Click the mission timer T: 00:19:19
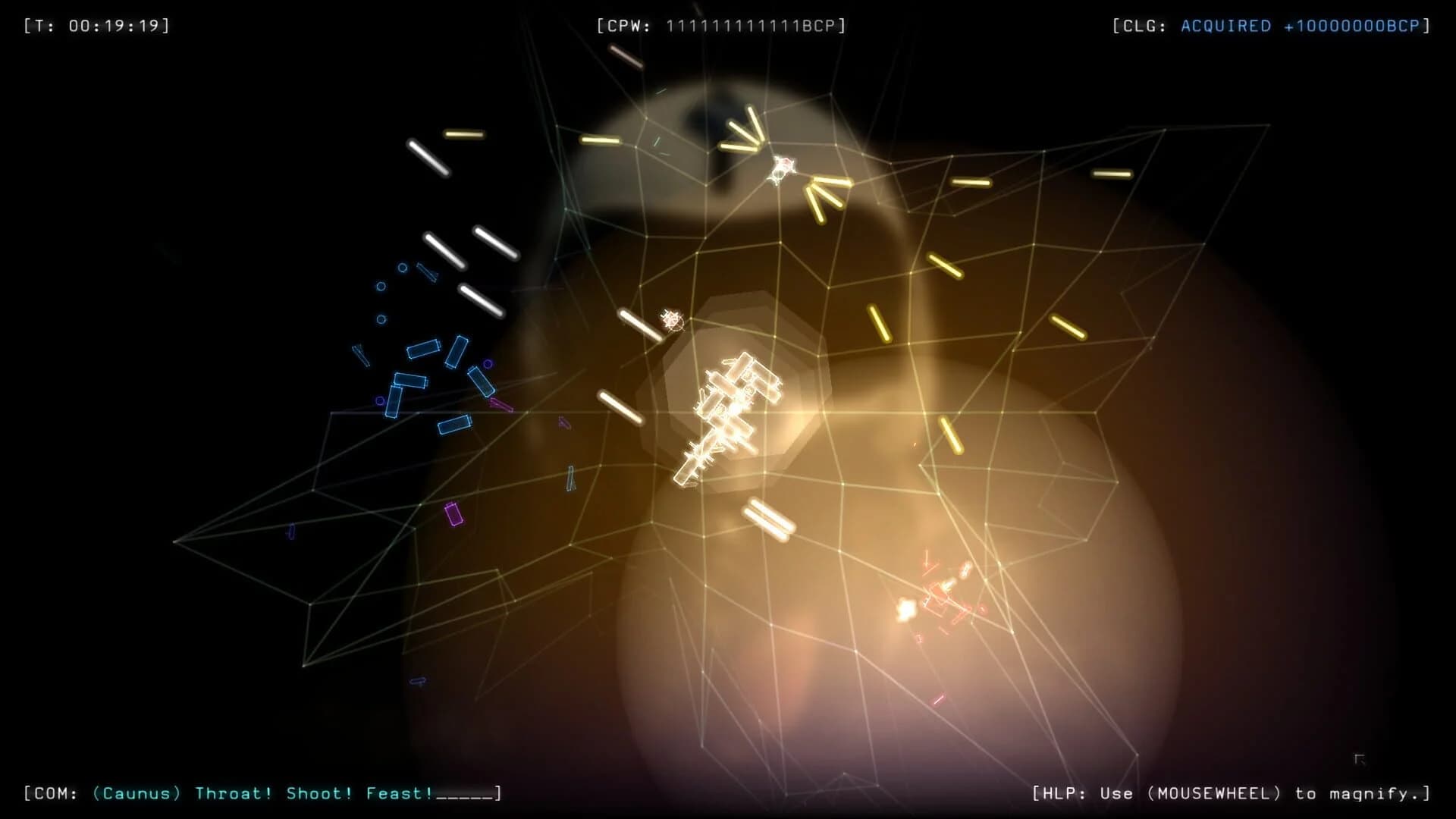Viewport: 1456px width, 819px height. point(96,24)
